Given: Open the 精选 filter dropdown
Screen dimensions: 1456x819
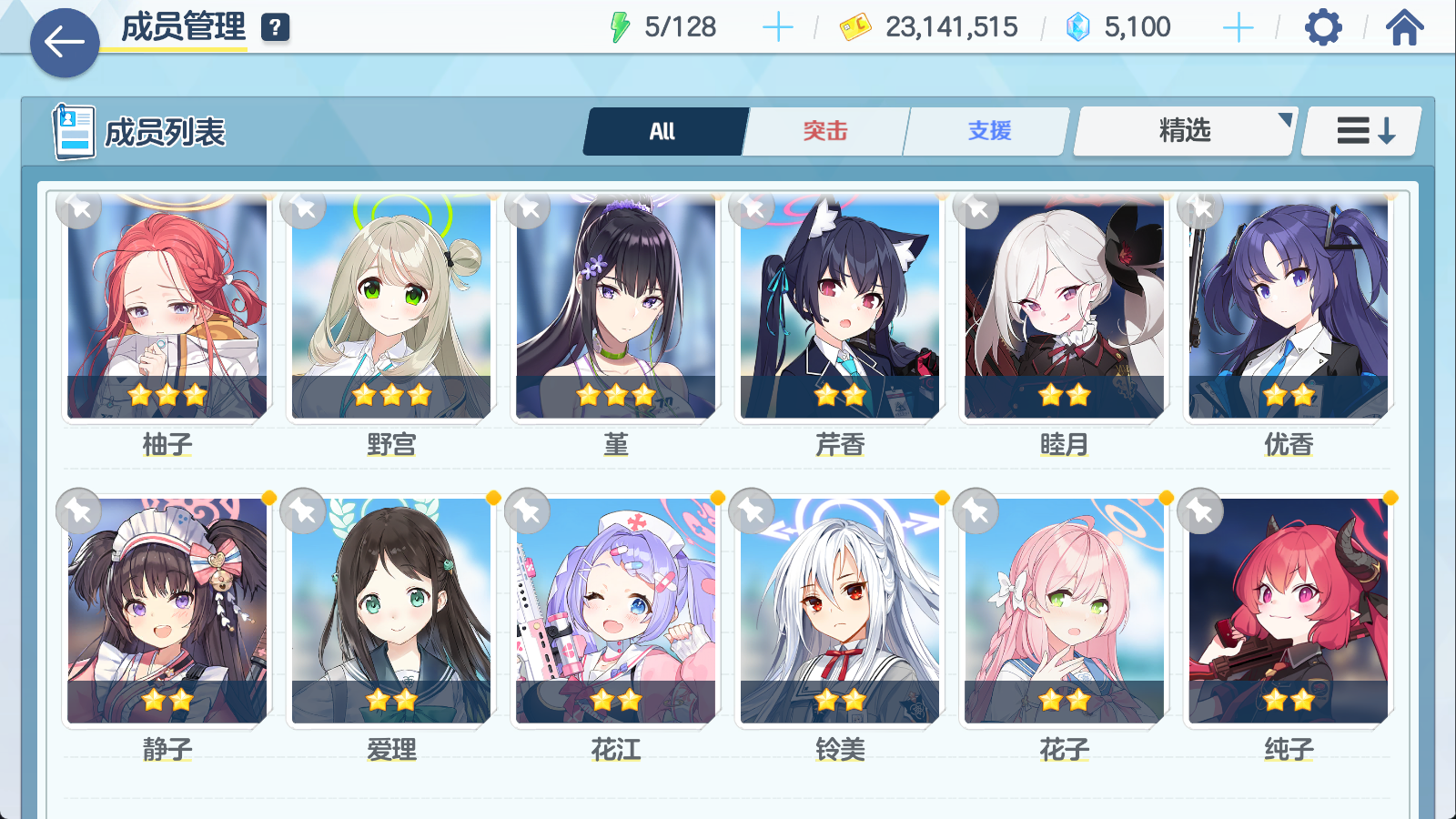Looking at the screenshot, I should click(1183, 131).
